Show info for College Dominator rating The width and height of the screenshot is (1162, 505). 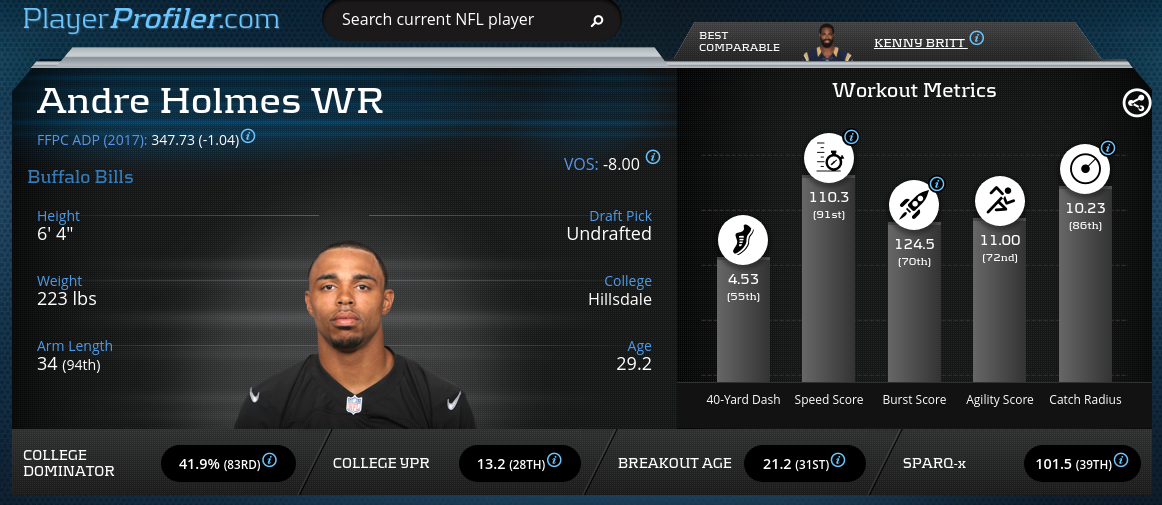[x=270, y=461]
